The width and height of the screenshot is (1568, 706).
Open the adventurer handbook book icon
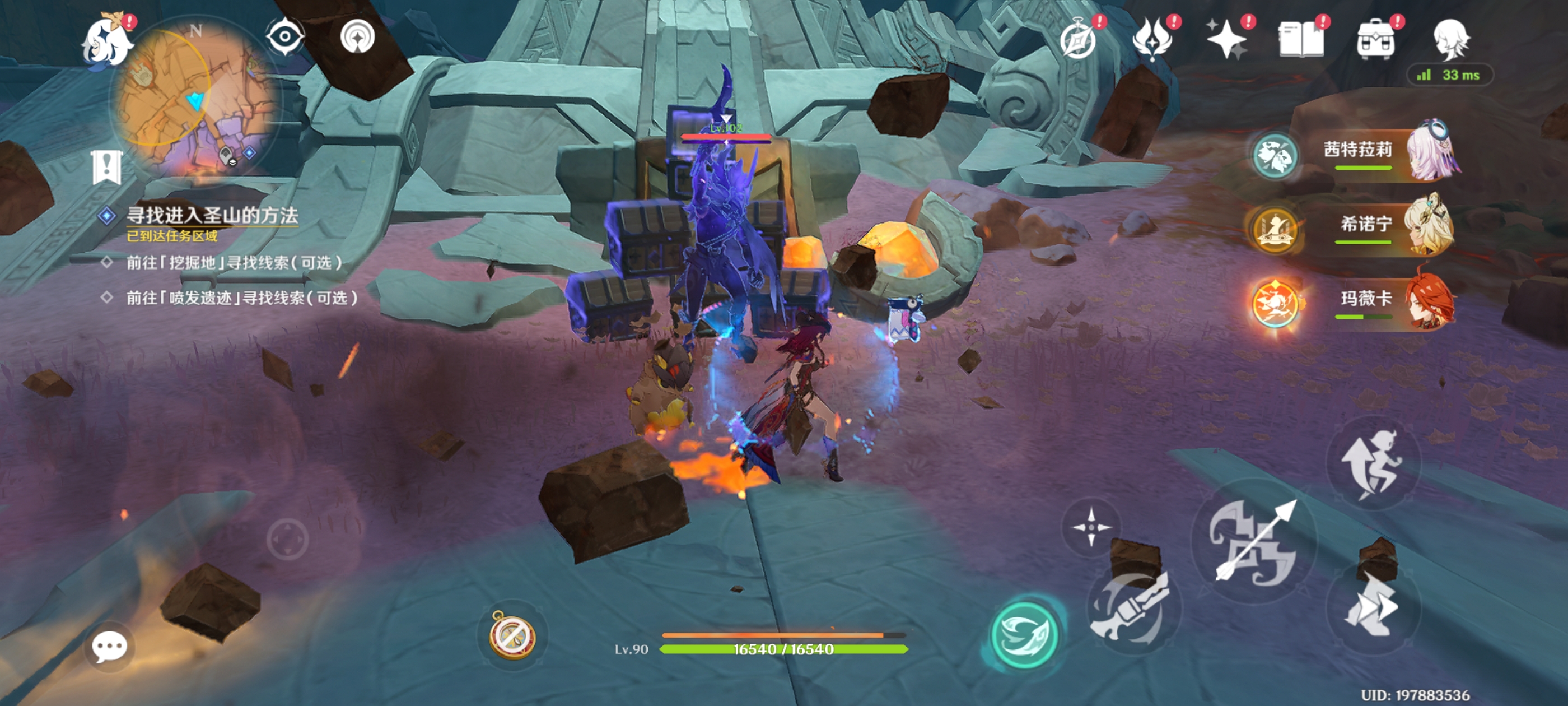pos(1301,39)
